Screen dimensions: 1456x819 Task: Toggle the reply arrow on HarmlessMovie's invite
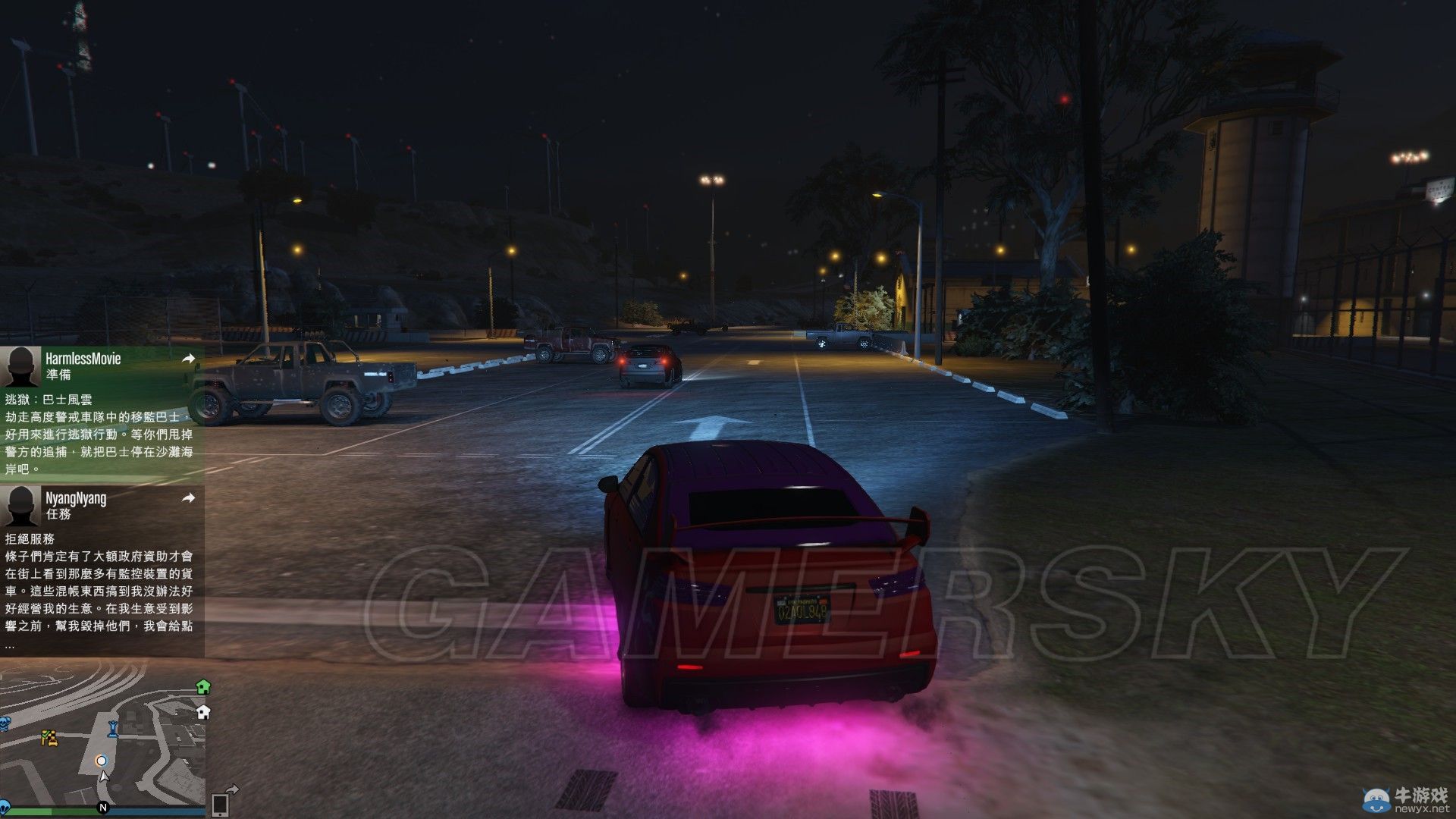(189, 358)
